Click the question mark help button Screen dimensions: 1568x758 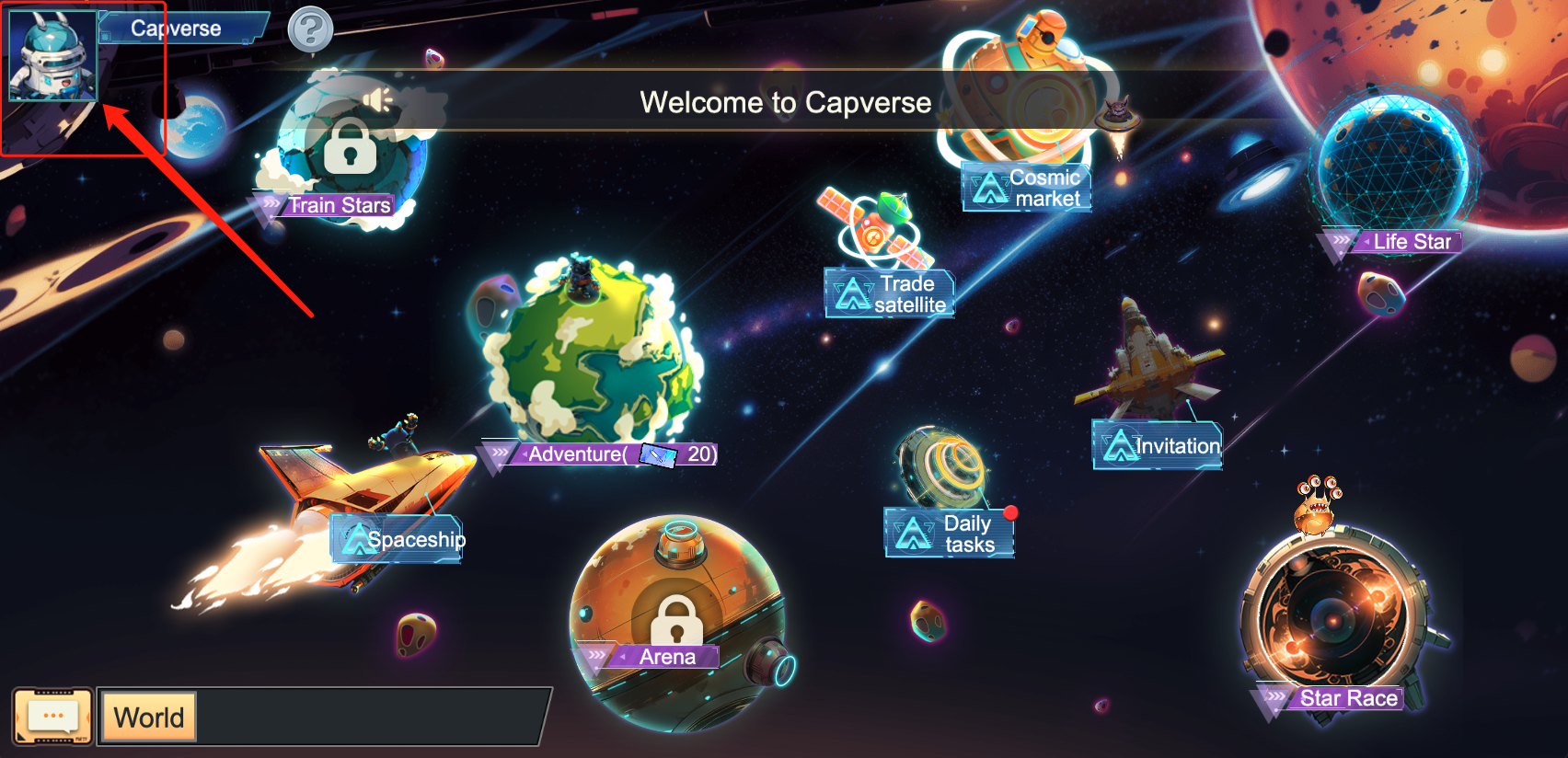pyautogui.click(x=310, y=30)
